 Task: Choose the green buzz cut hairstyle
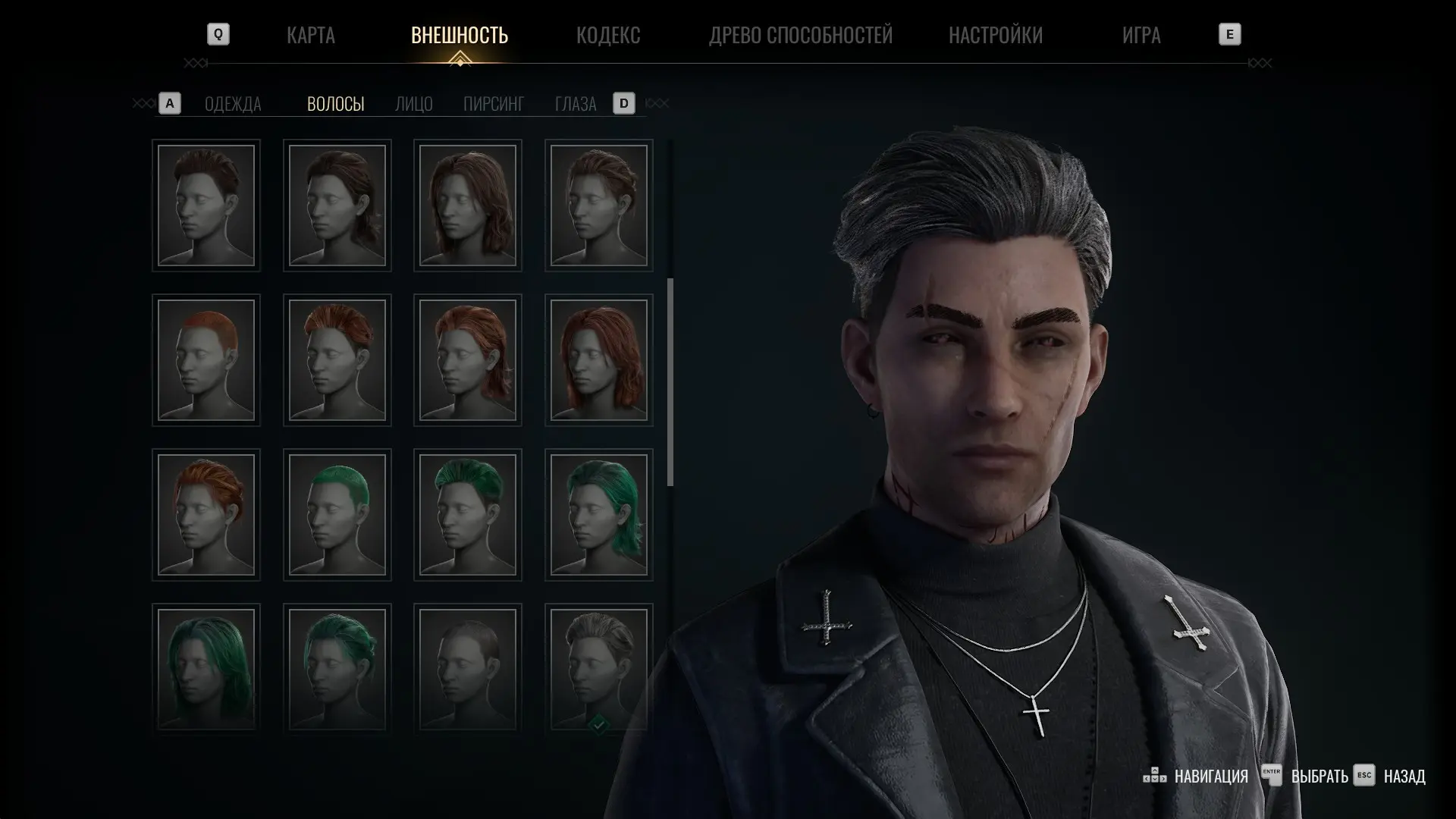coord(337,515)
